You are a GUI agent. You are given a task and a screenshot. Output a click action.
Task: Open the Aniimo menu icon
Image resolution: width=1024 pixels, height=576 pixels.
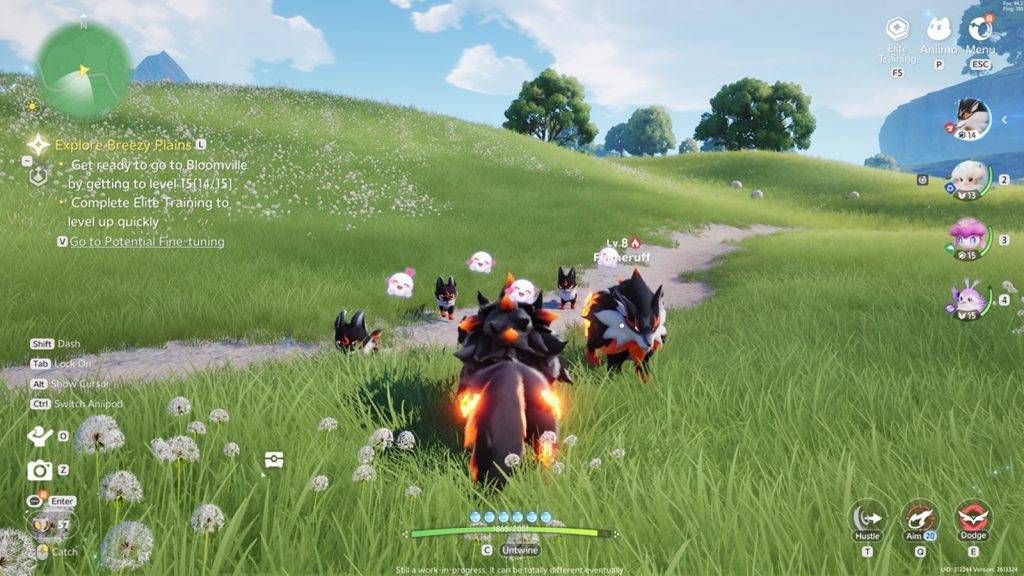[938, 30]
